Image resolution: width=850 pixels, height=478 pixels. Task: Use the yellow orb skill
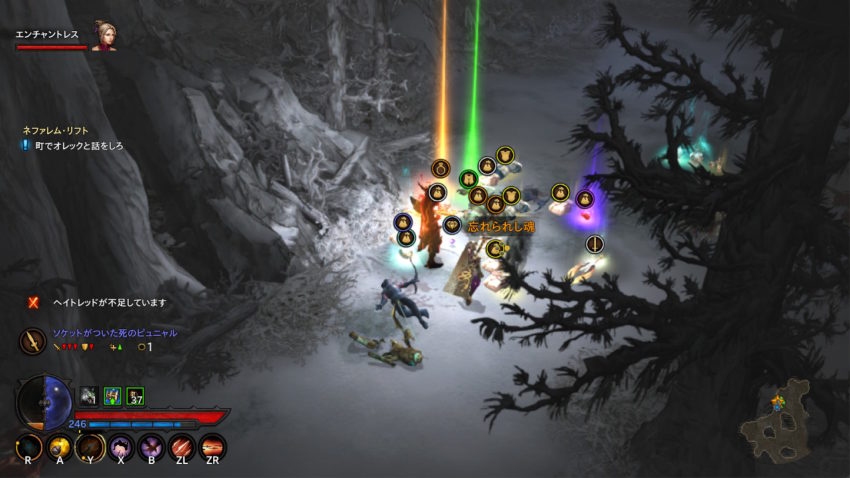[x=60, y=447]
